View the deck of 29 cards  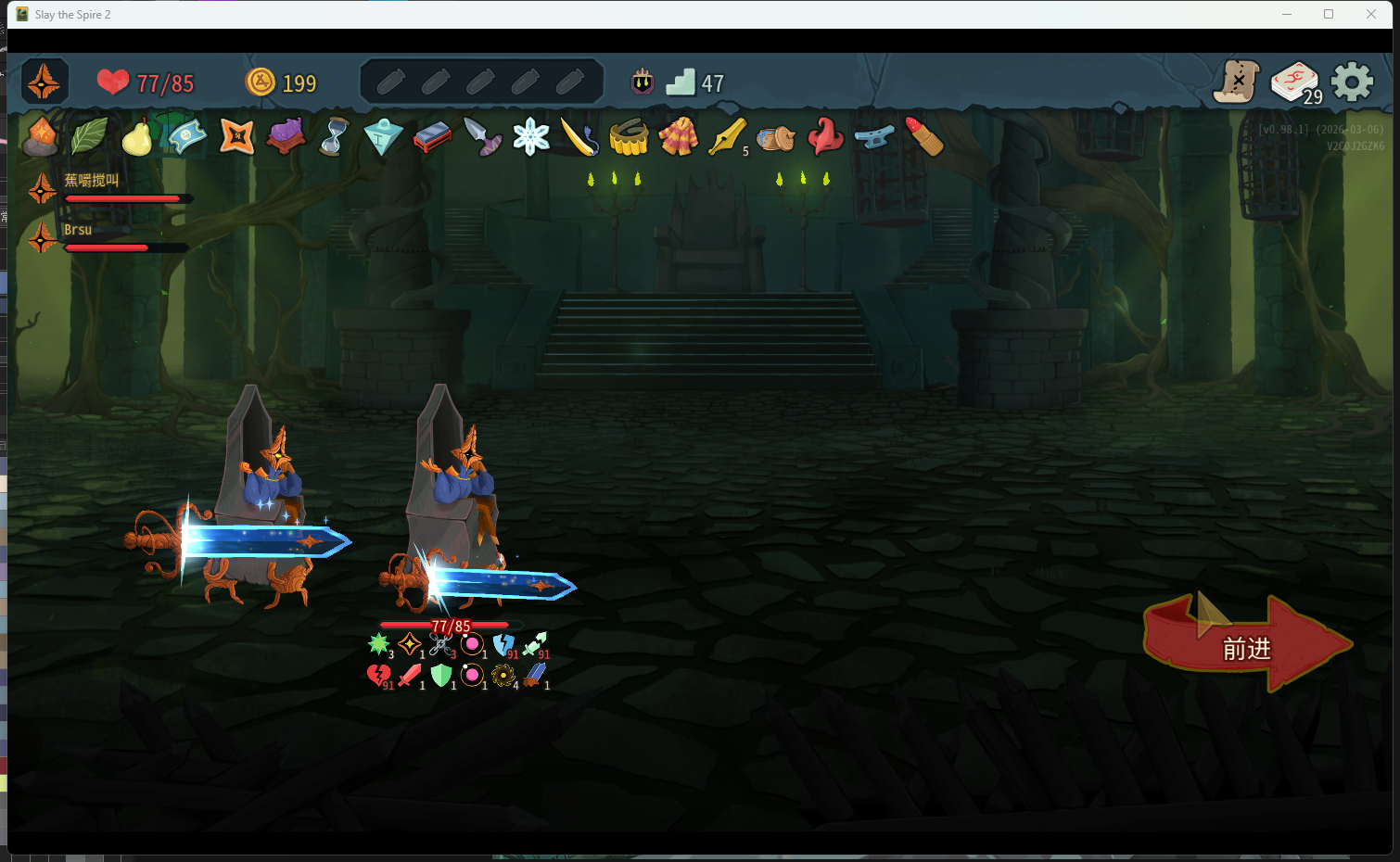click(x=1294, y=82)
